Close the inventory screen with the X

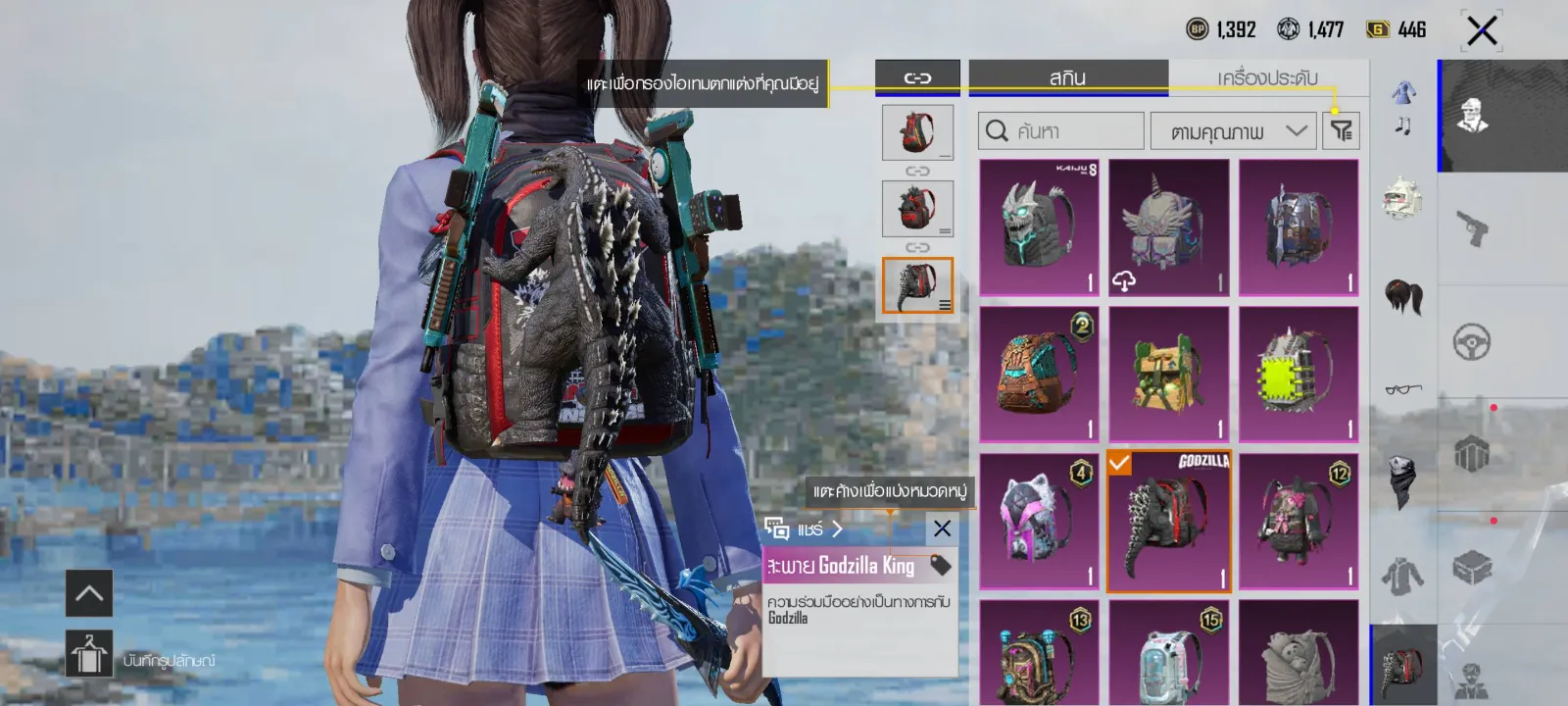(1482, 30)
